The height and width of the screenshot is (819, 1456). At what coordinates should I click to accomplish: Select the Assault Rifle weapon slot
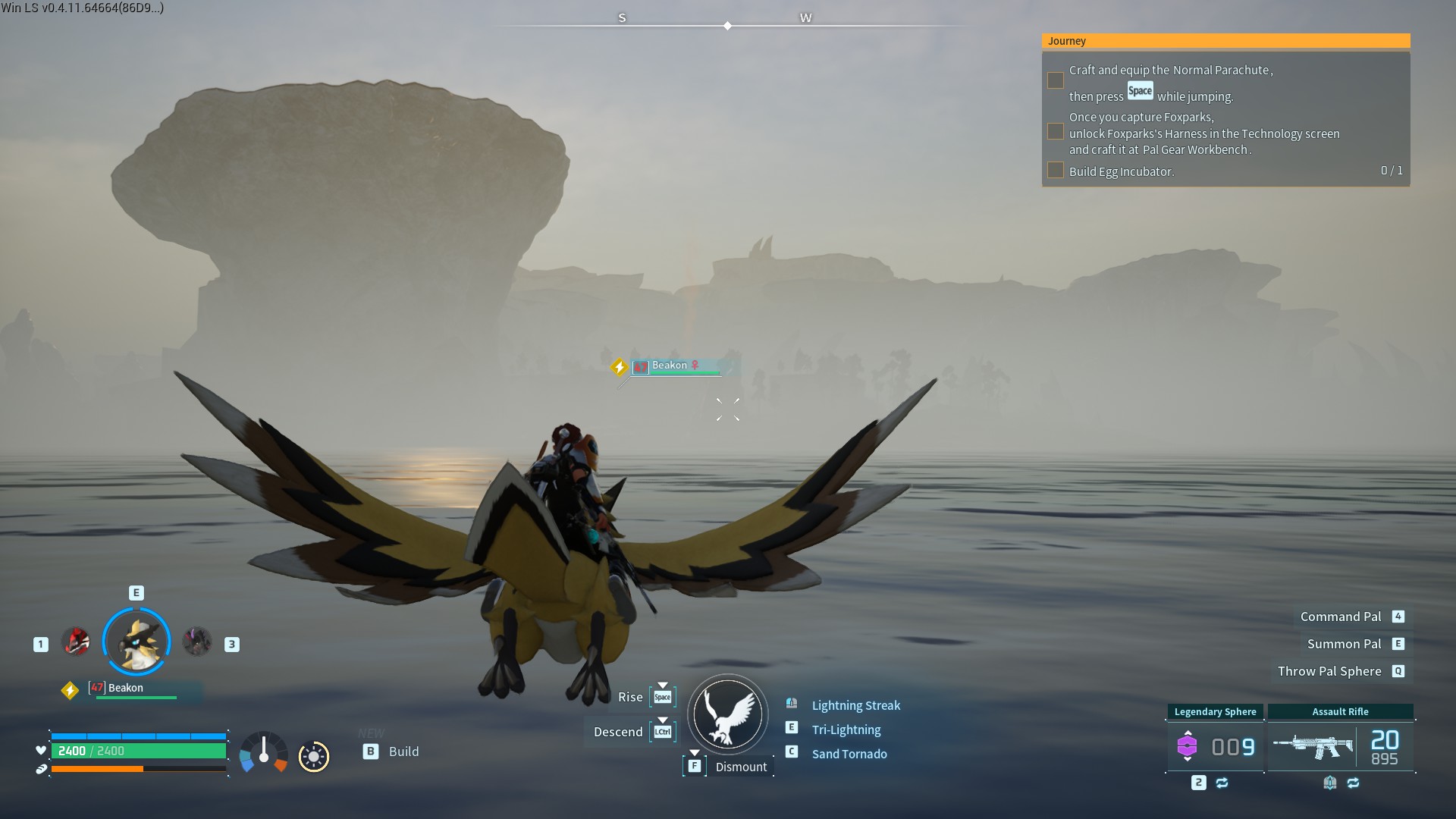[x=1340, y=746]
